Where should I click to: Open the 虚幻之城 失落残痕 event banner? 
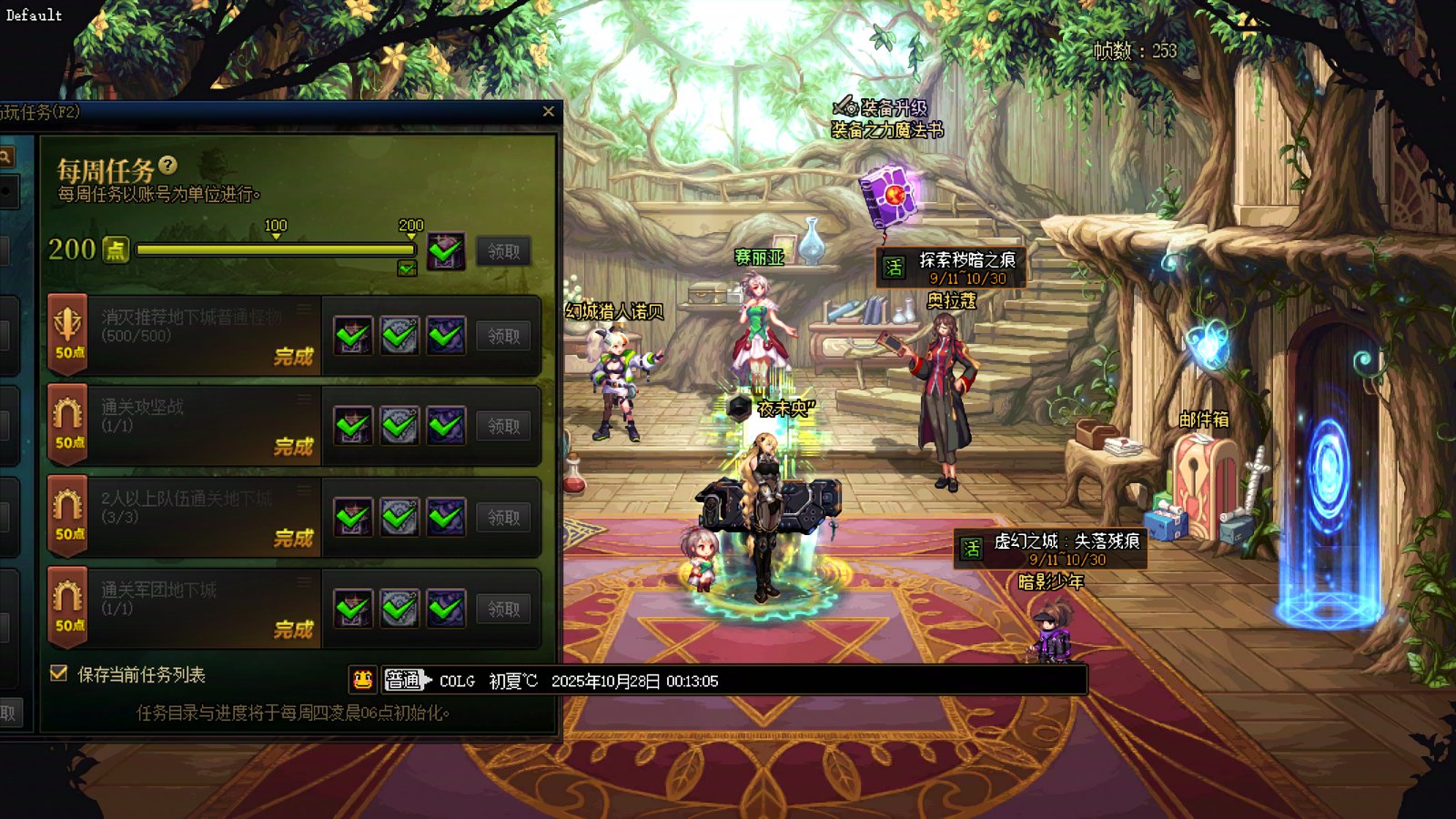tap(1050, 549)
